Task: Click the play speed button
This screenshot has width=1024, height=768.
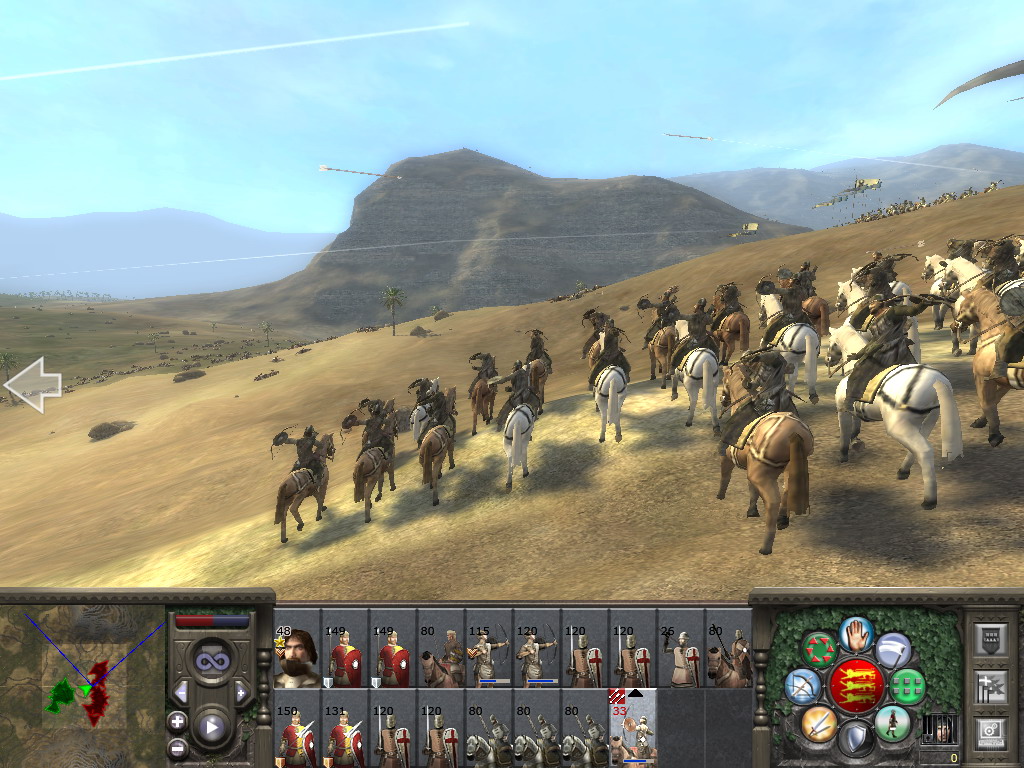Action: [211, 727]
